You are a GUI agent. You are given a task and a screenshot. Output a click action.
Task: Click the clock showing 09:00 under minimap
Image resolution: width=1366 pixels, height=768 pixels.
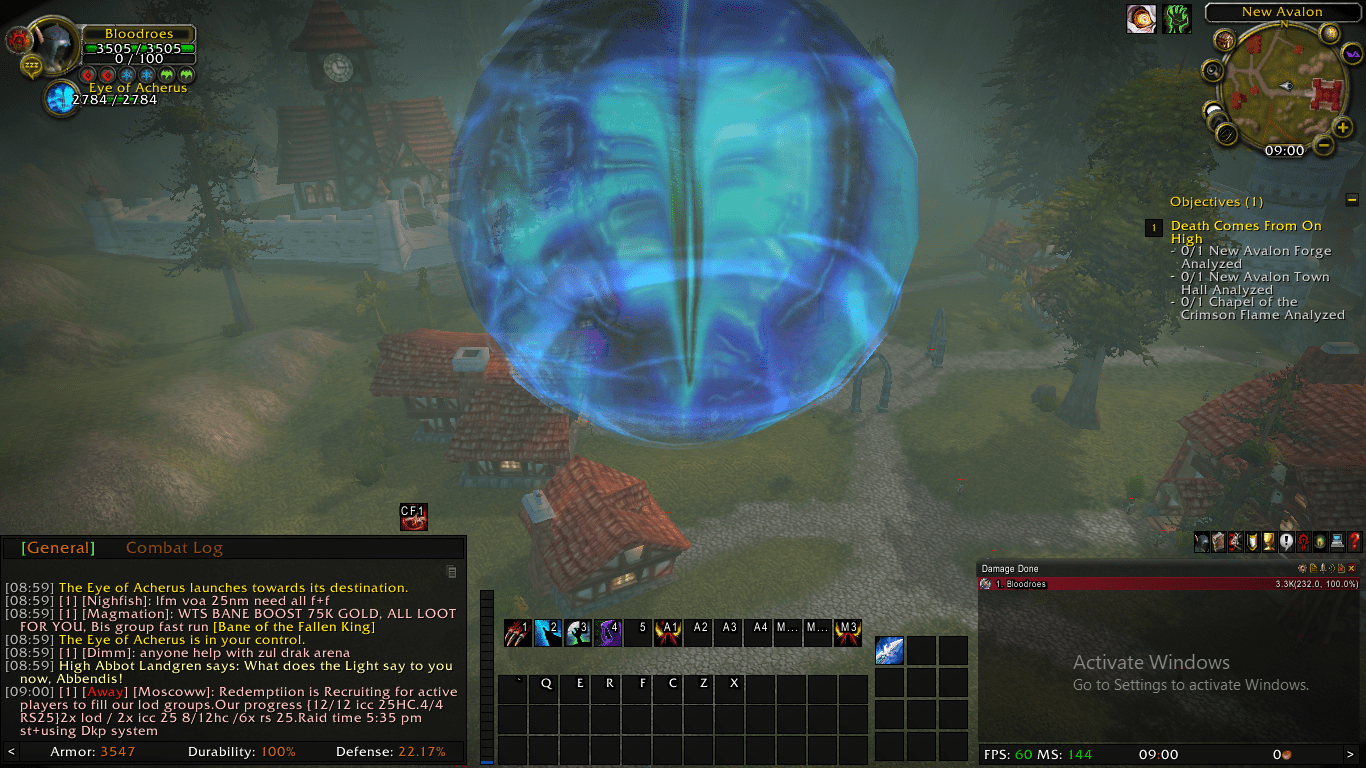1284,150
